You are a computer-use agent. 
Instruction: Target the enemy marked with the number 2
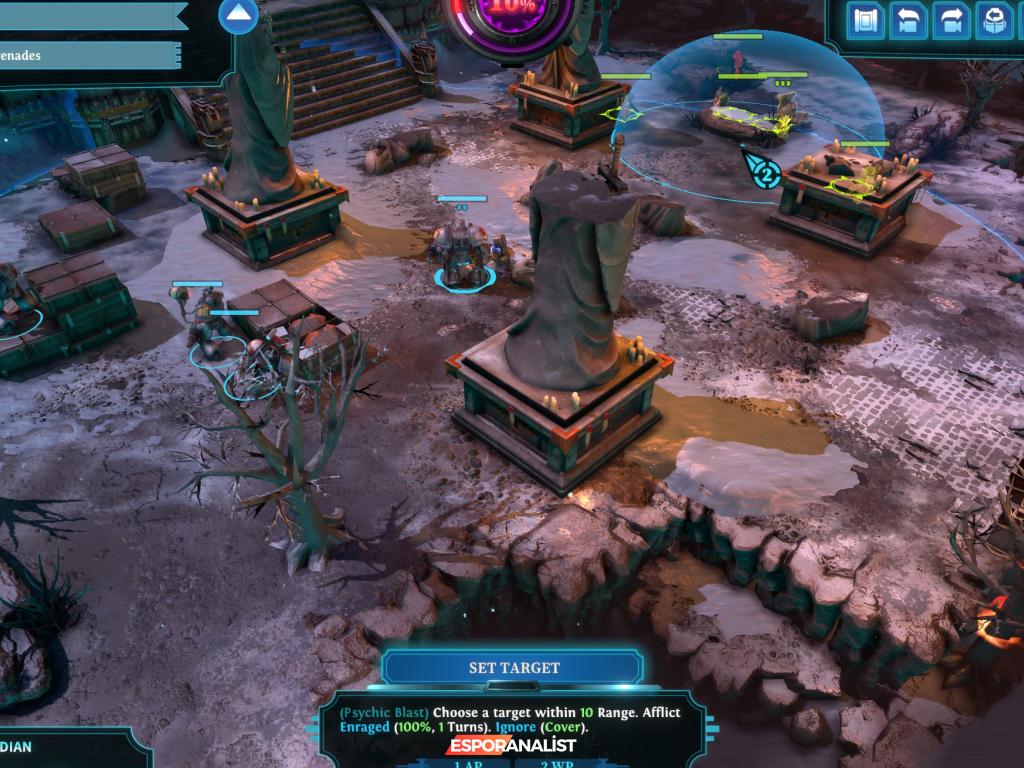[765, 175]
